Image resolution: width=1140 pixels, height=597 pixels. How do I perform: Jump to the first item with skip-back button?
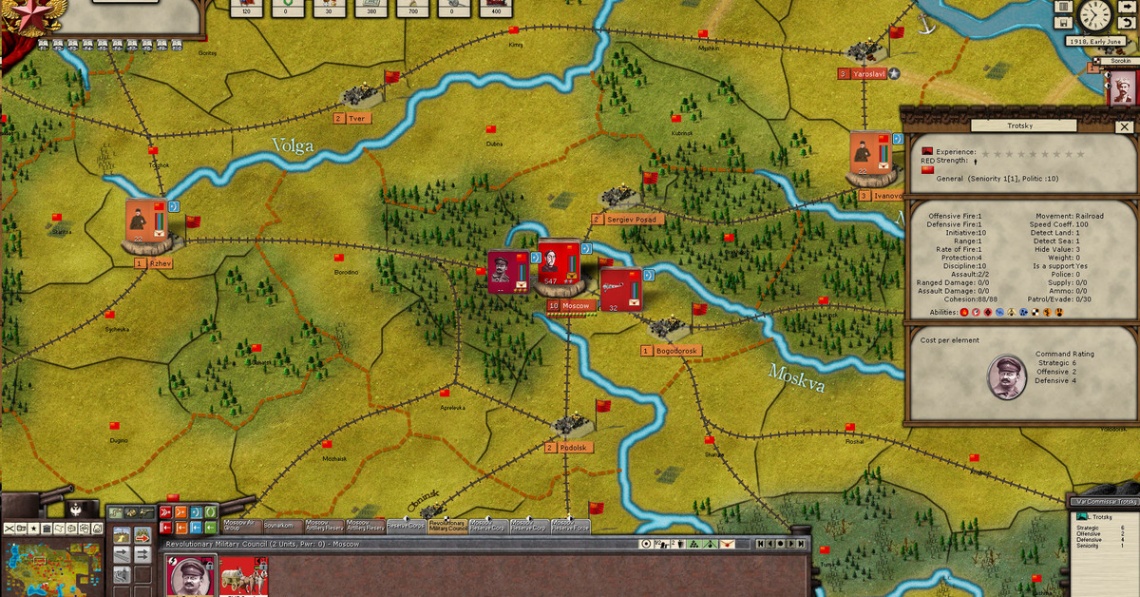tap(761, 544)
